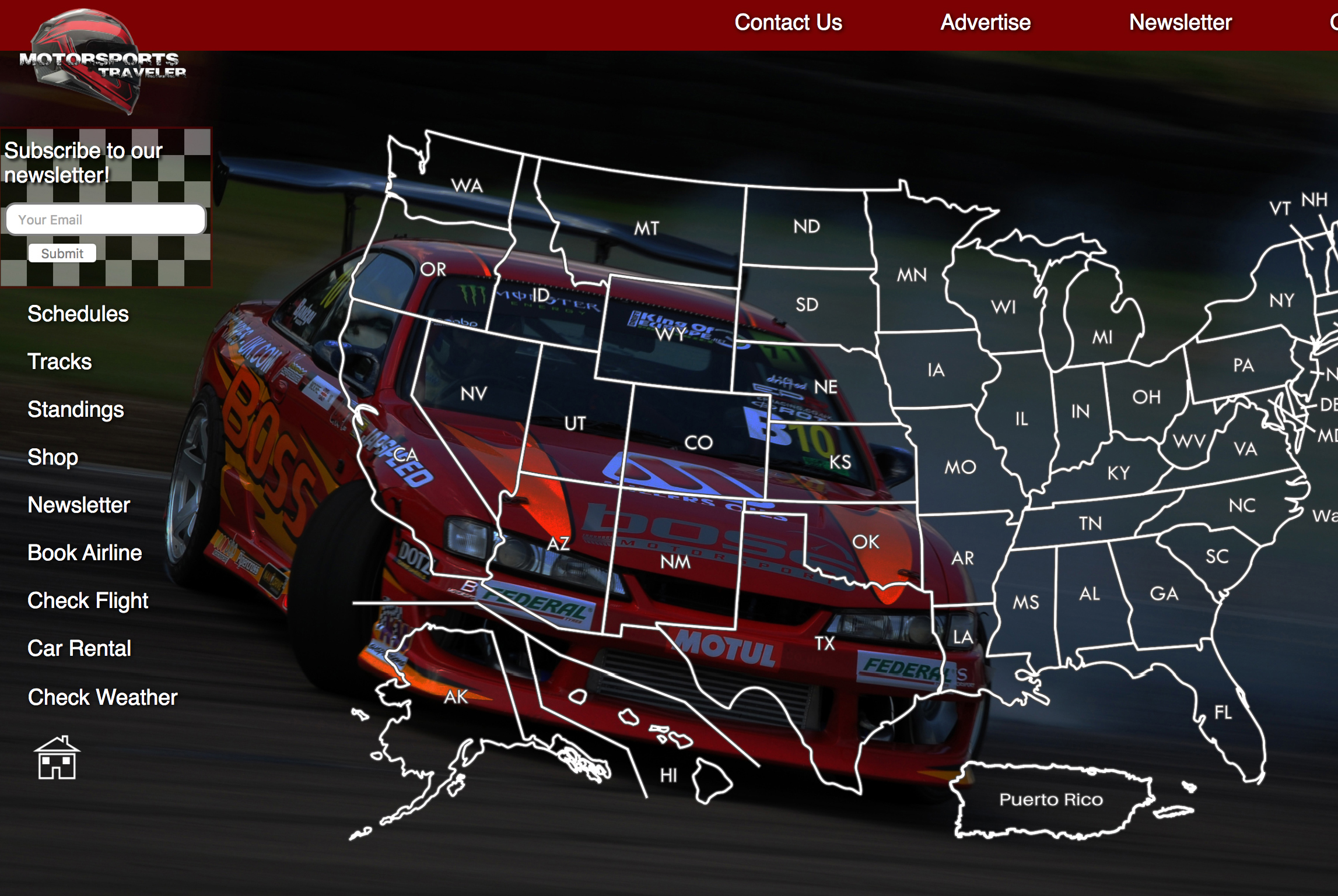Select the Puerto Rico map region
This screenshot has width=1338, height=896.
[1051, 800]
